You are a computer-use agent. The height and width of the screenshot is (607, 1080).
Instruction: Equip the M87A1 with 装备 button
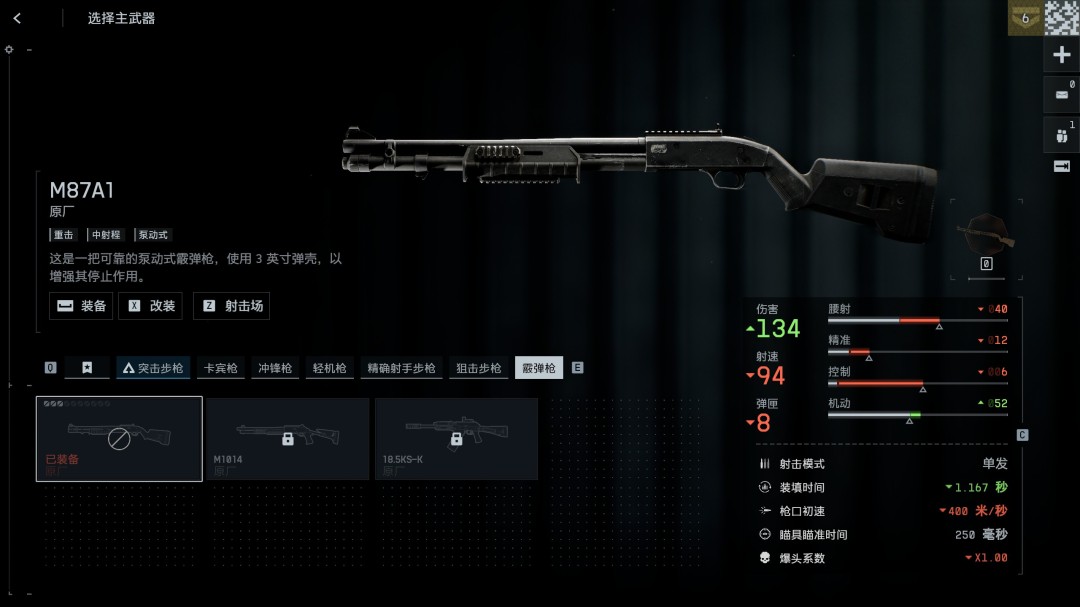(81, 306)
